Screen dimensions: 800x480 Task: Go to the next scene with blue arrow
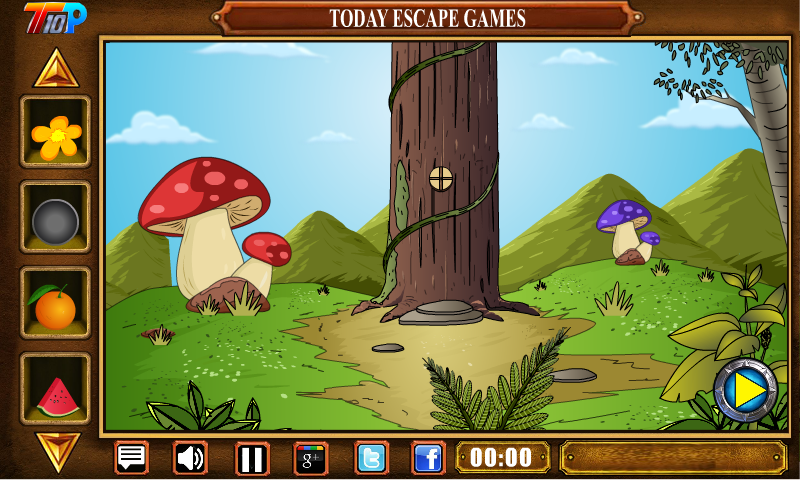(745, 389)
